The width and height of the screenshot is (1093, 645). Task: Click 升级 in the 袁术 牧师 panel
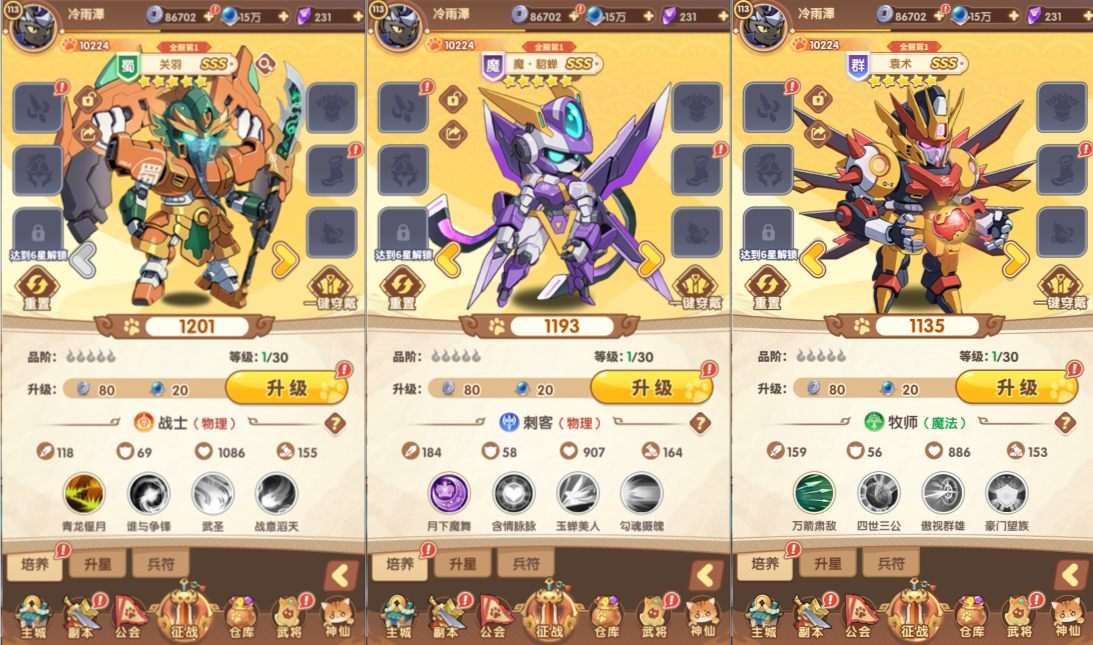coord(1016,388)
